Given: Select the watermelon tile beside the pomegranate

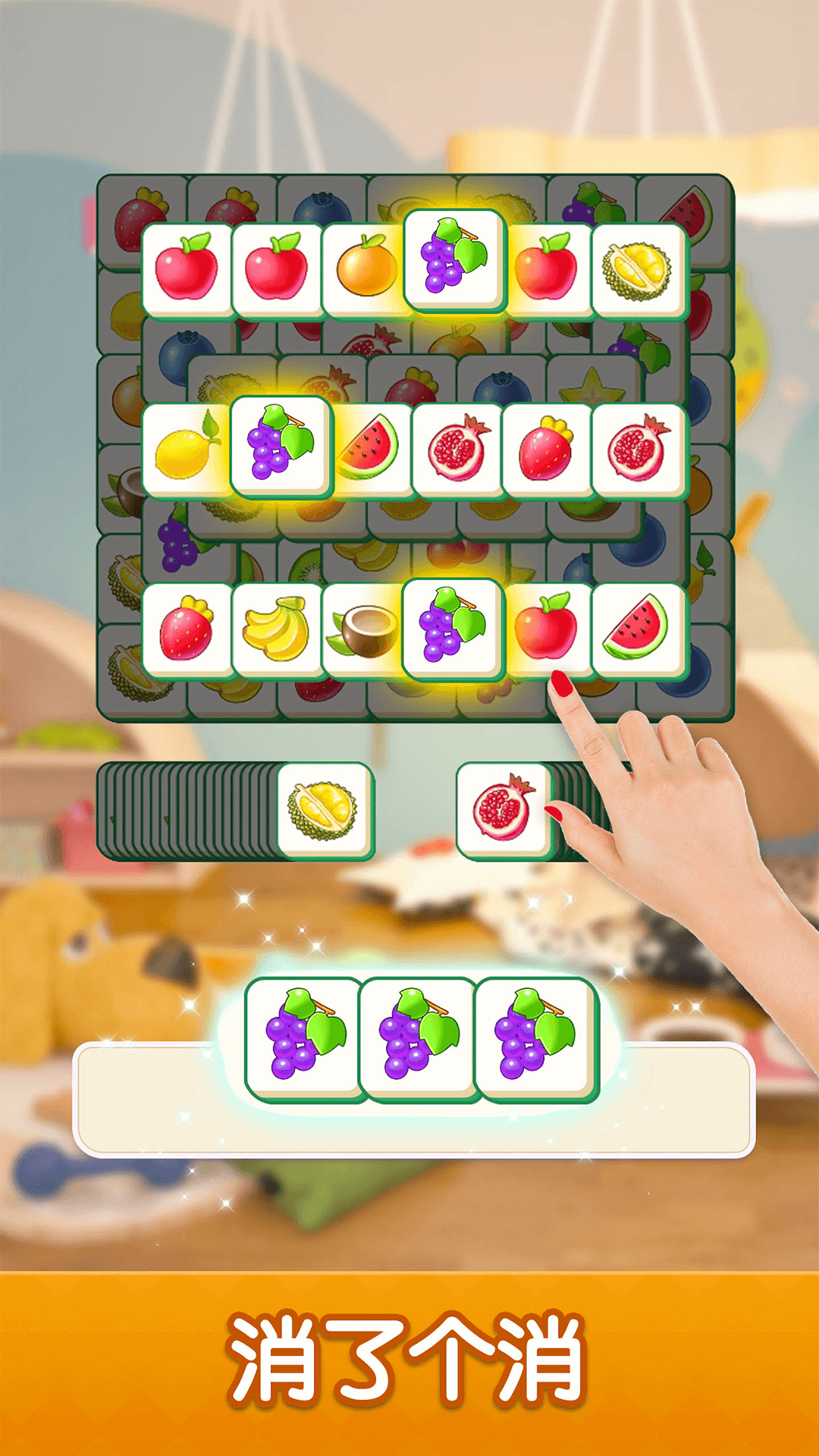Looking at the screenshot, I should (x=370, y=450).
